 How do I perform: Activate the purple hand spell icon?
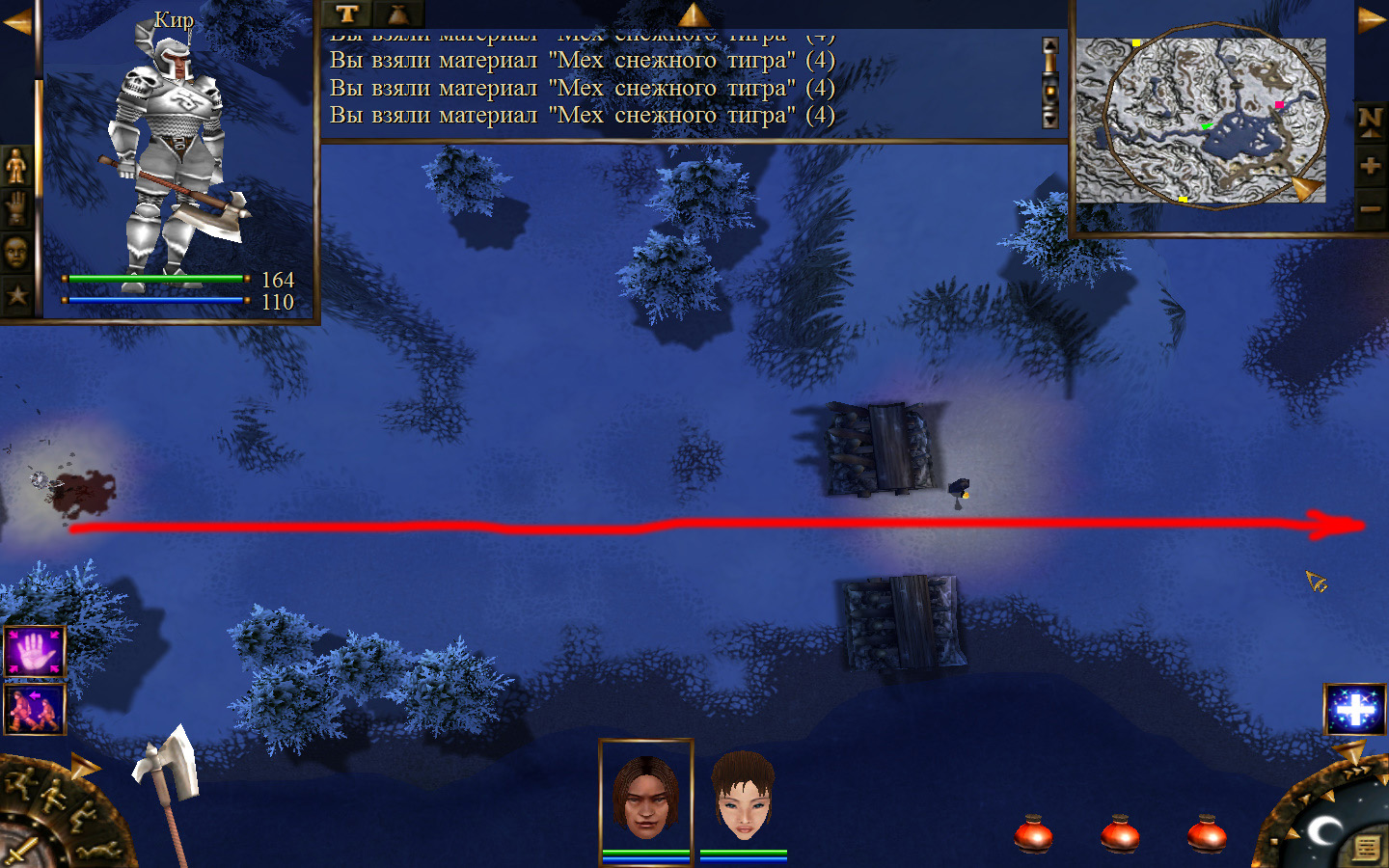pos(35,652)
